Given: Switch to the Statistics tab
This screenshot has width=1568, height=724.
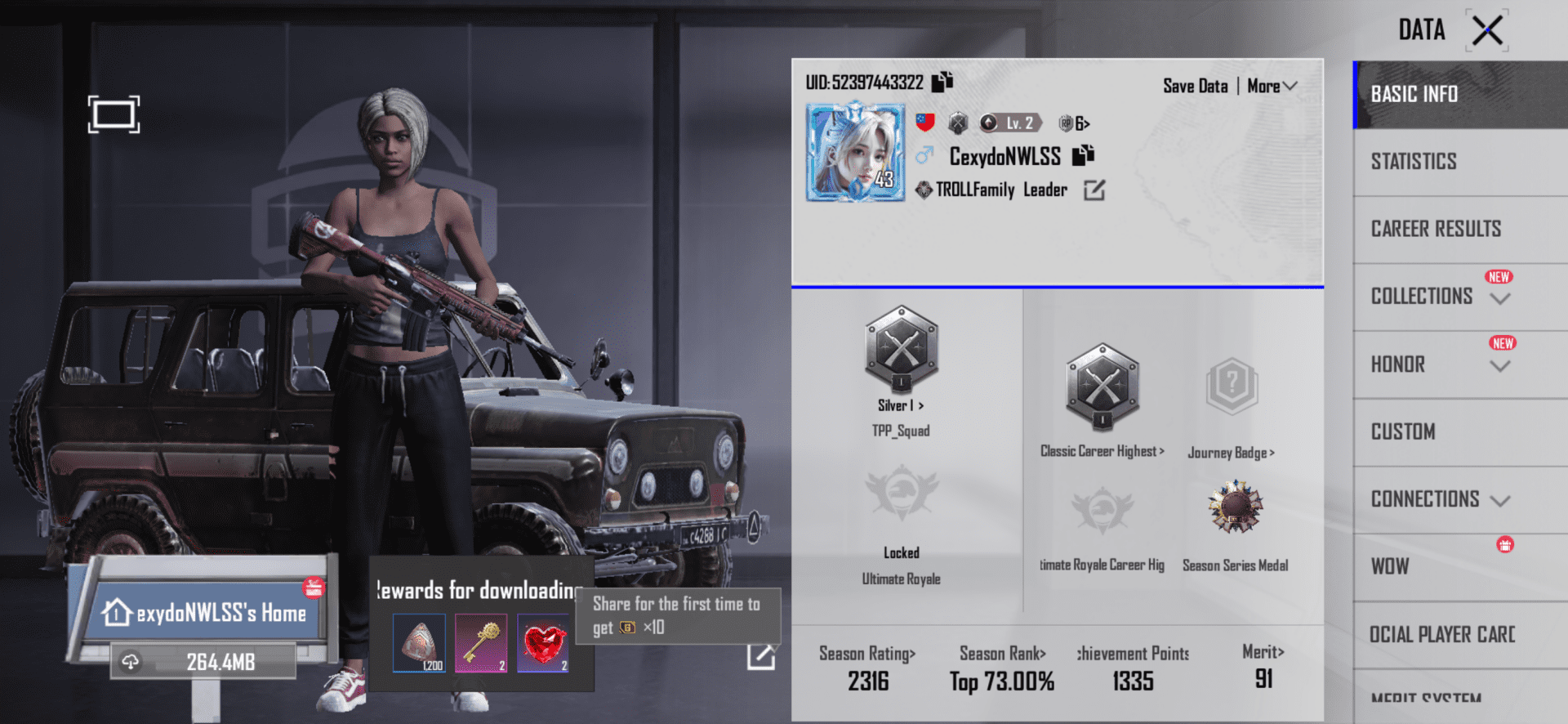Looking at the screenshot, I should coord(1414,161).
